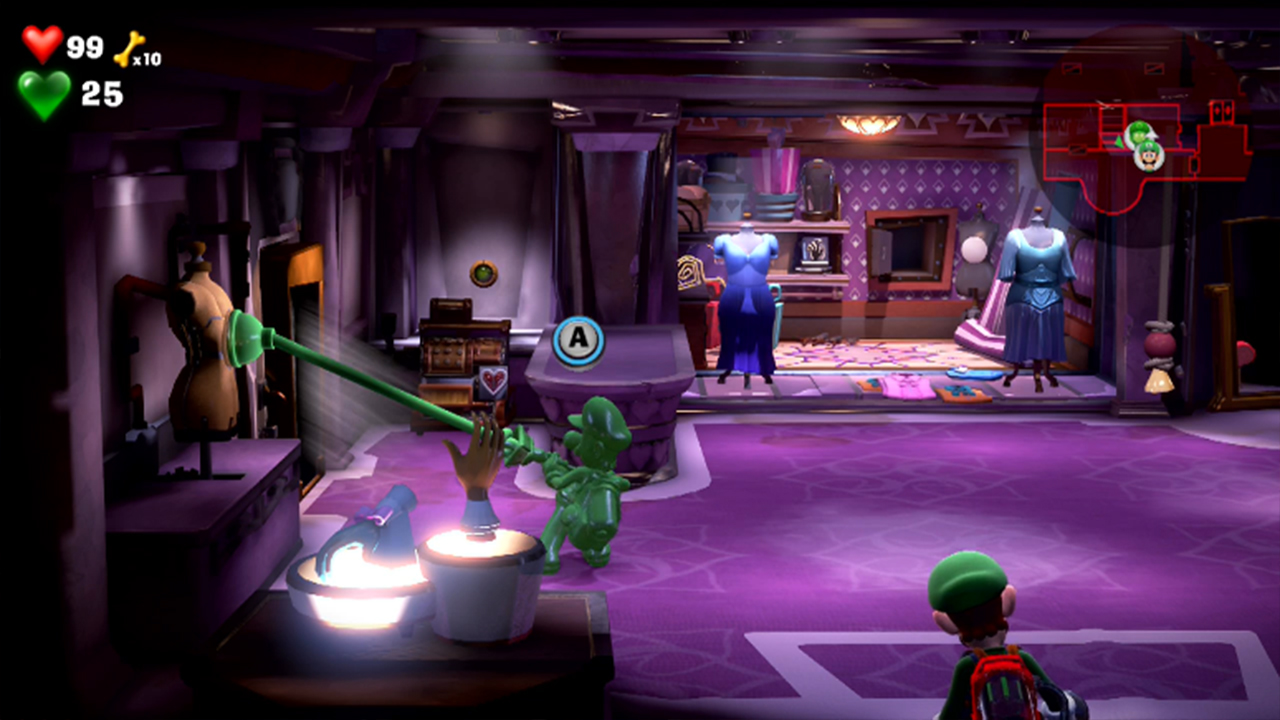Image resolution: width=1280 pixels, height=720 pixels.
Task: Select the Luigi face icon on the minimap
Action: click(x=1150, y=158)
